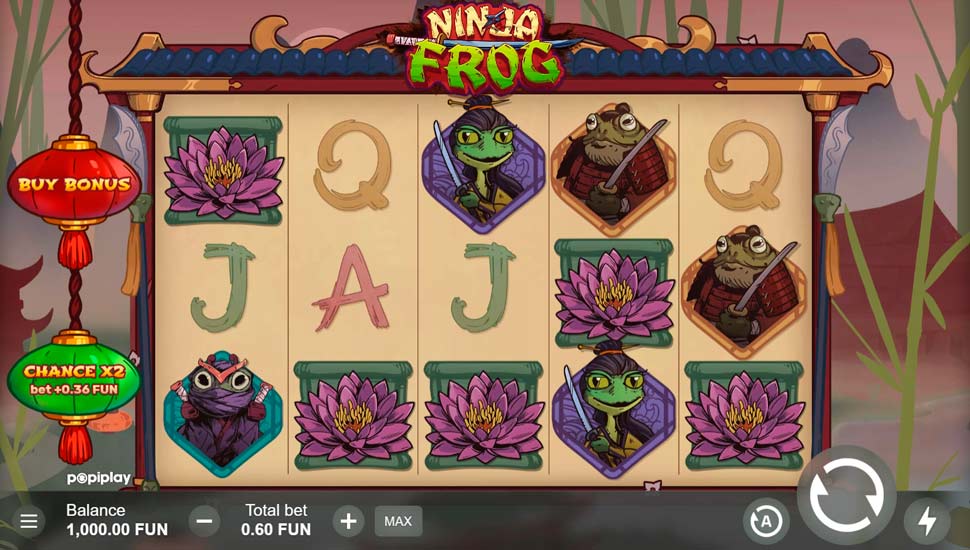Toggle turbo spin lightning bolt
This screenshot has width=970, height=550.
click(x=927, y=521)
